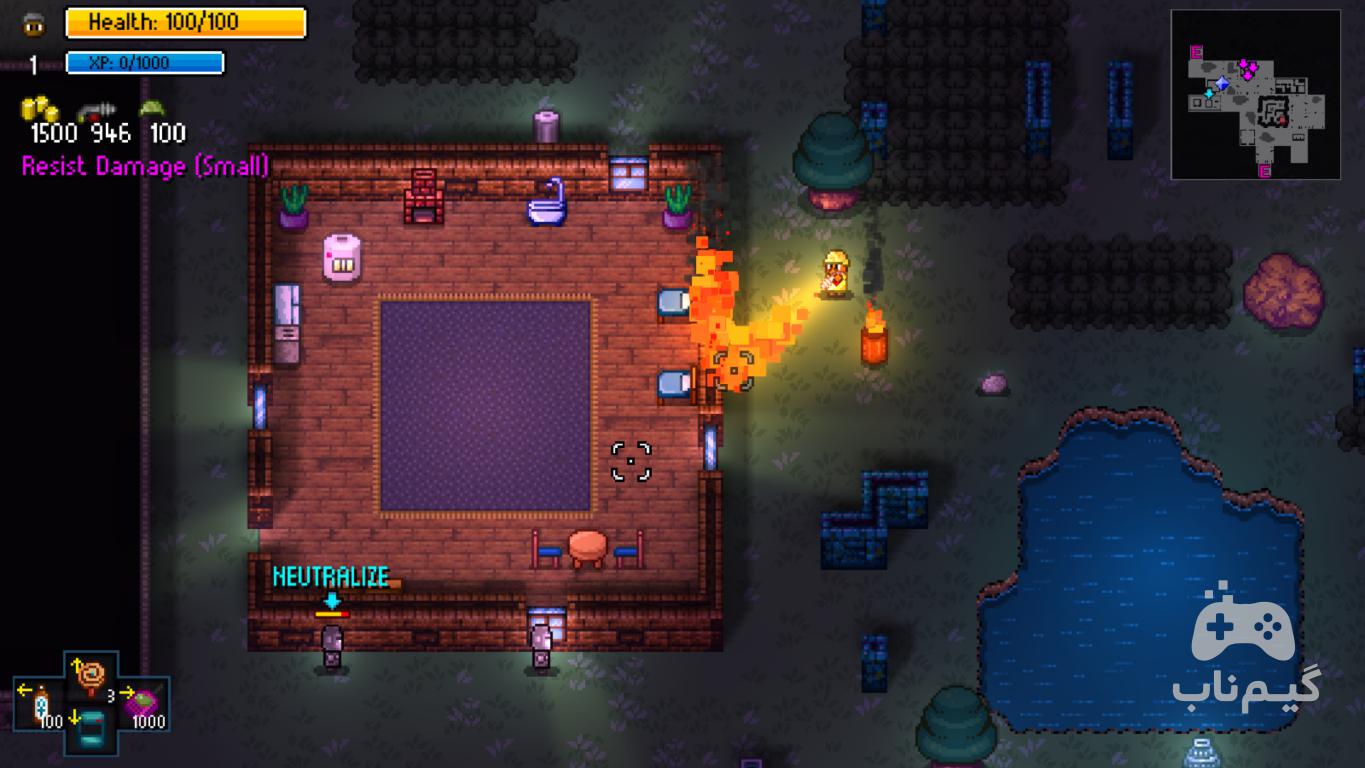
Task: Select the purple item slot showing 1000
Action: (143, 704)
